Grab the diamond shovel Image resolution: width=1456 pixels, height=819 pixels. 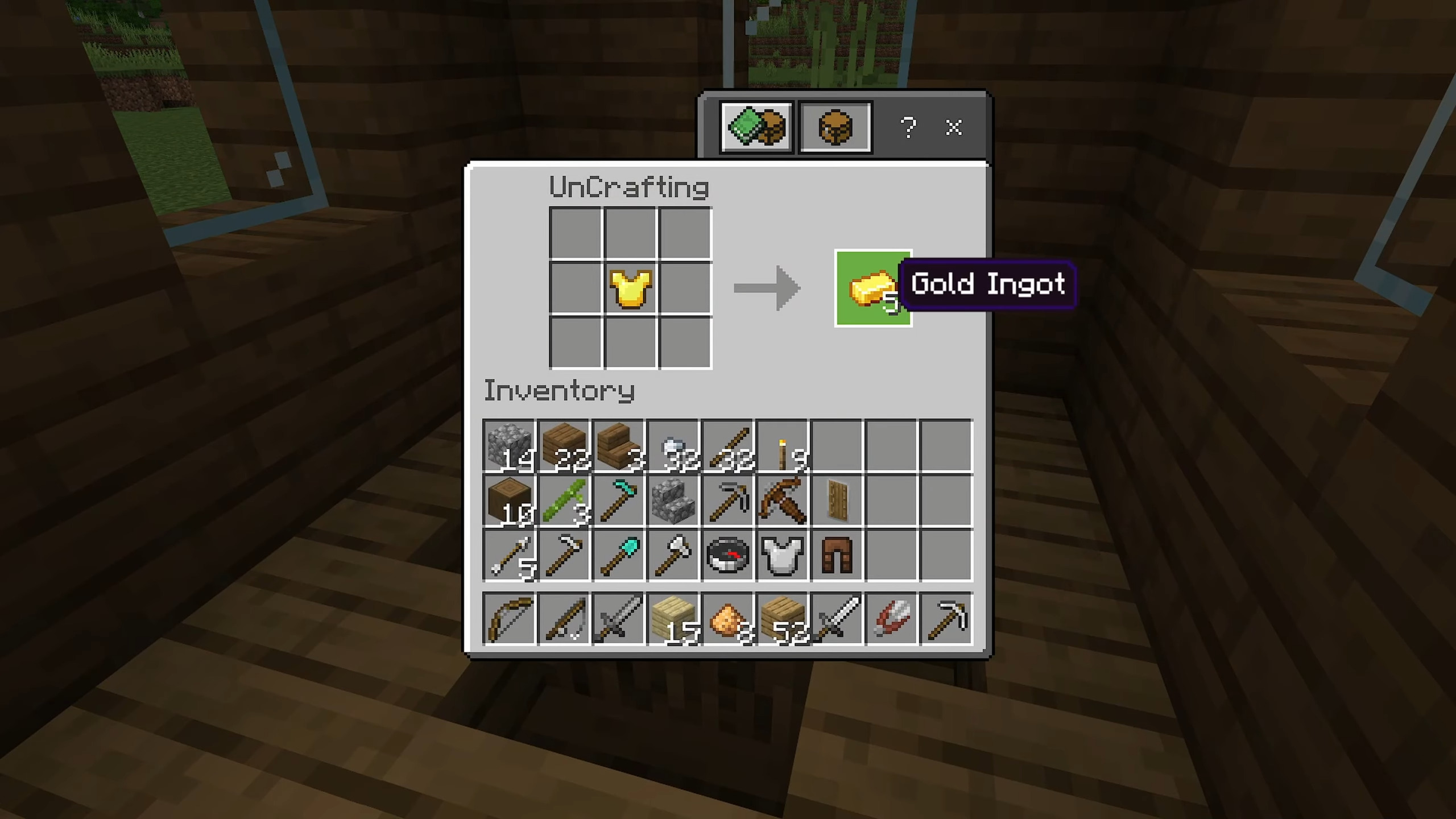click(x=618, y=555)
